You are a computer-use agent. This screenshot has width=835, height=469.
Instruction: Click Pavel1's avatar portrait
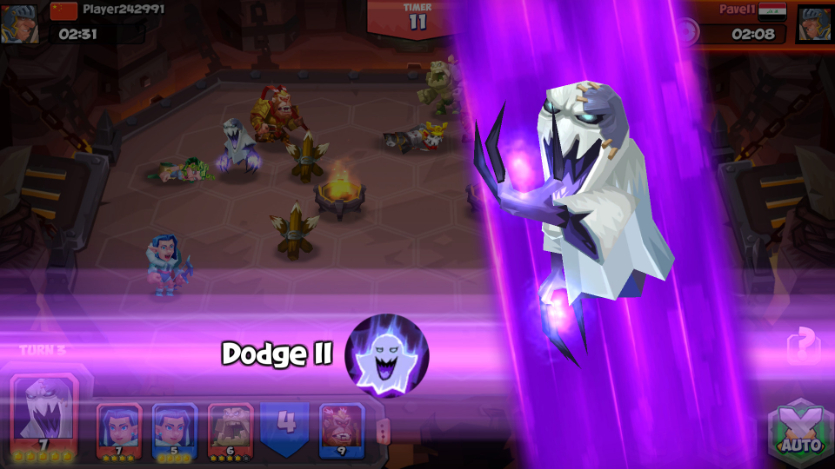click(814, 24)
